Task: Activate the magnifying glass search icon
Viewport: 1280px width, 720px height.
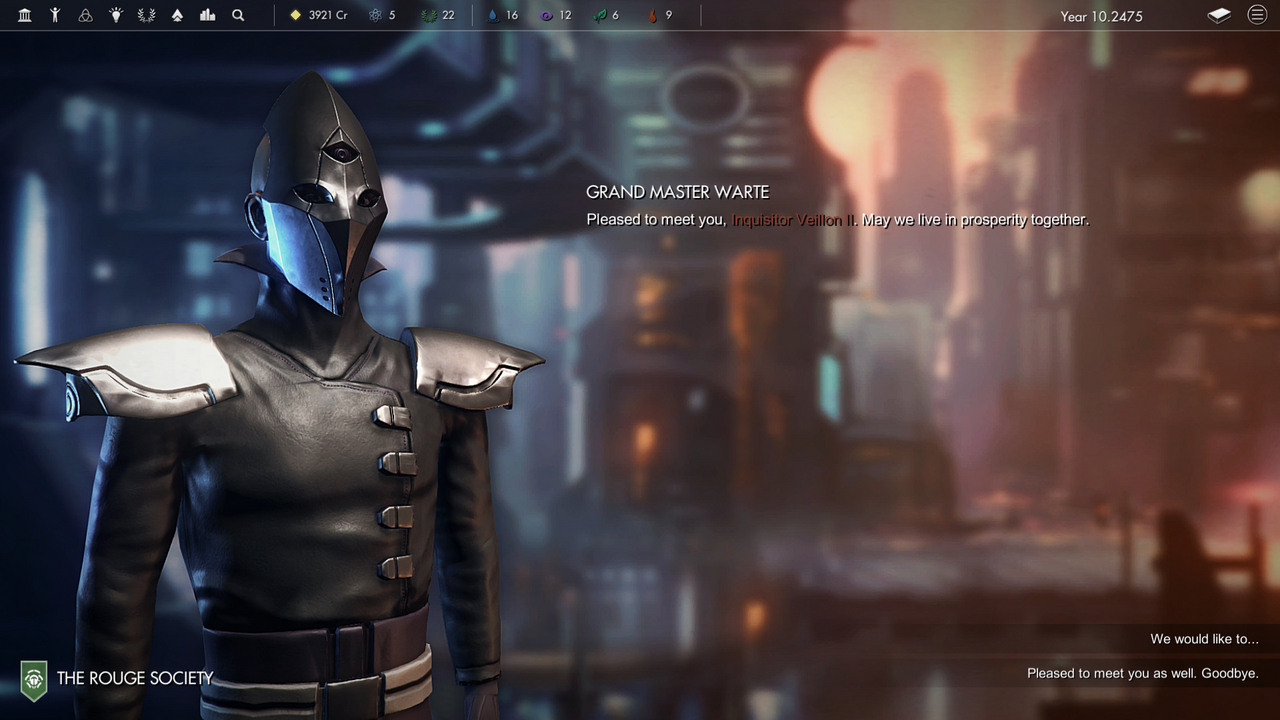Action: click(238, 15)
